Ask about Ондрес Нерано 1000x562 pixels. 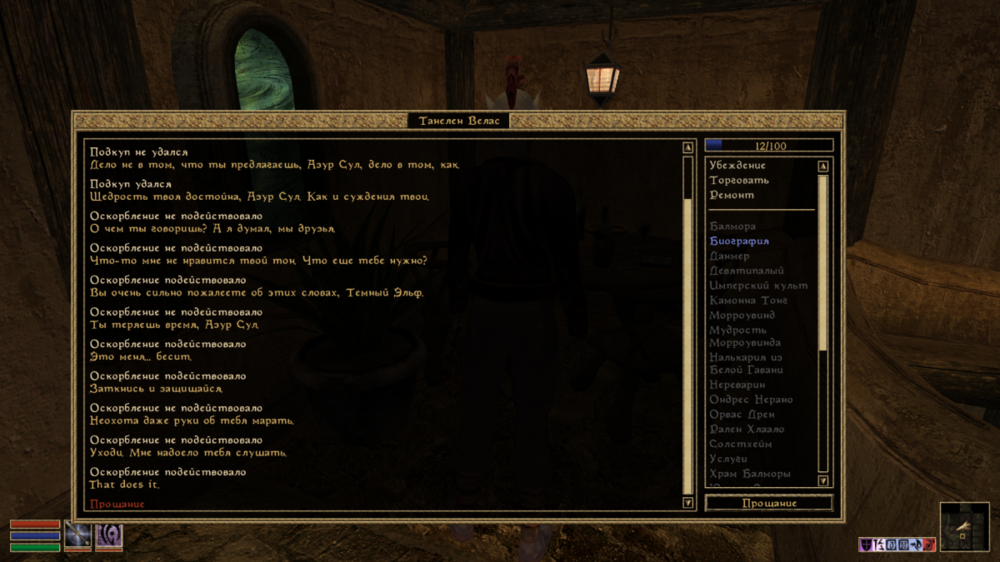click(x=751, y=400)
